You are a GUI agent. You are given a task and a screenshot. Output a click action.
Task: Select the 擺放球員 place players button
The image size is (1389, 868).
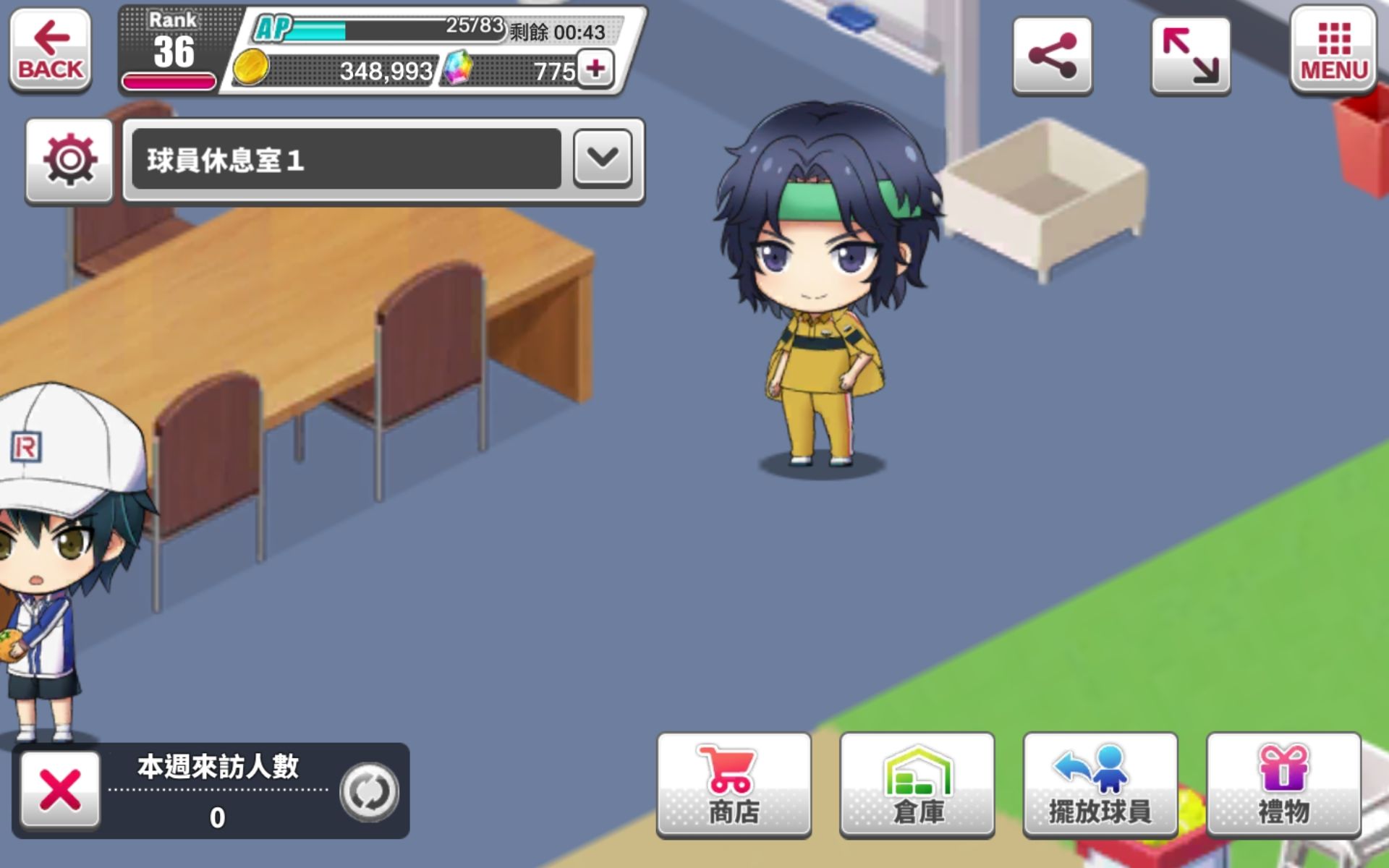(x=1100, y=786)
